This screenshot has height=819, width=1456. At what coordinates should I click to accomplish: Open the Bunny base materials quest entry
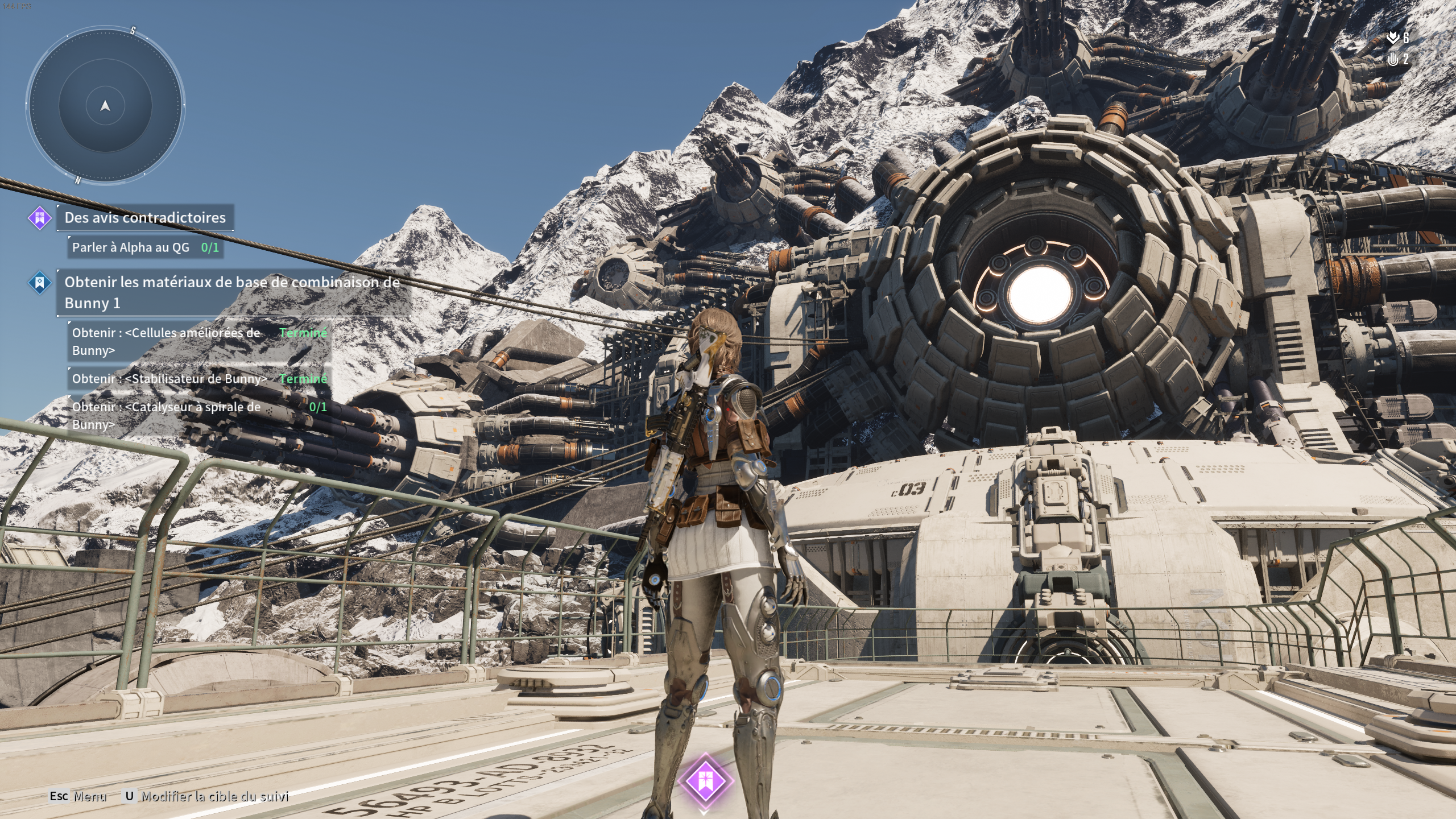click(232, 292)
